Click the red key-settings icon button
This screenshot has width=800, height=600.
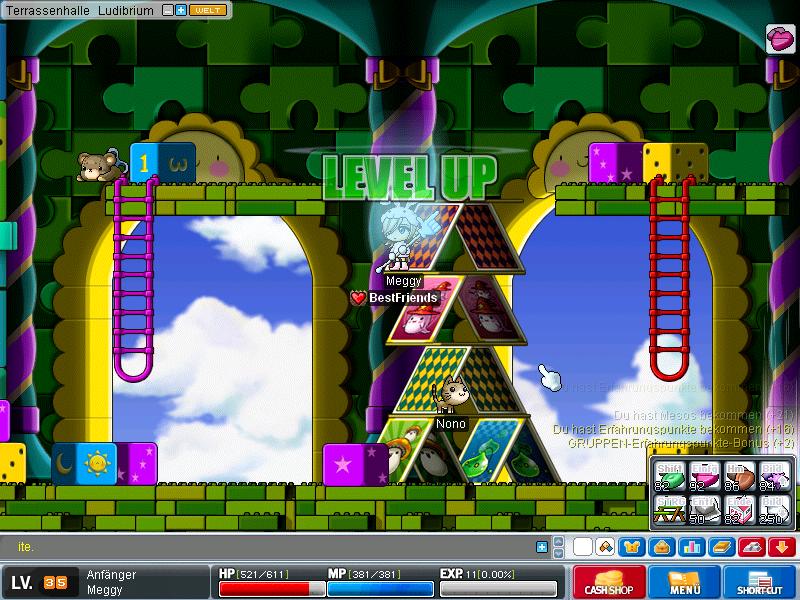tap(750, 547)
